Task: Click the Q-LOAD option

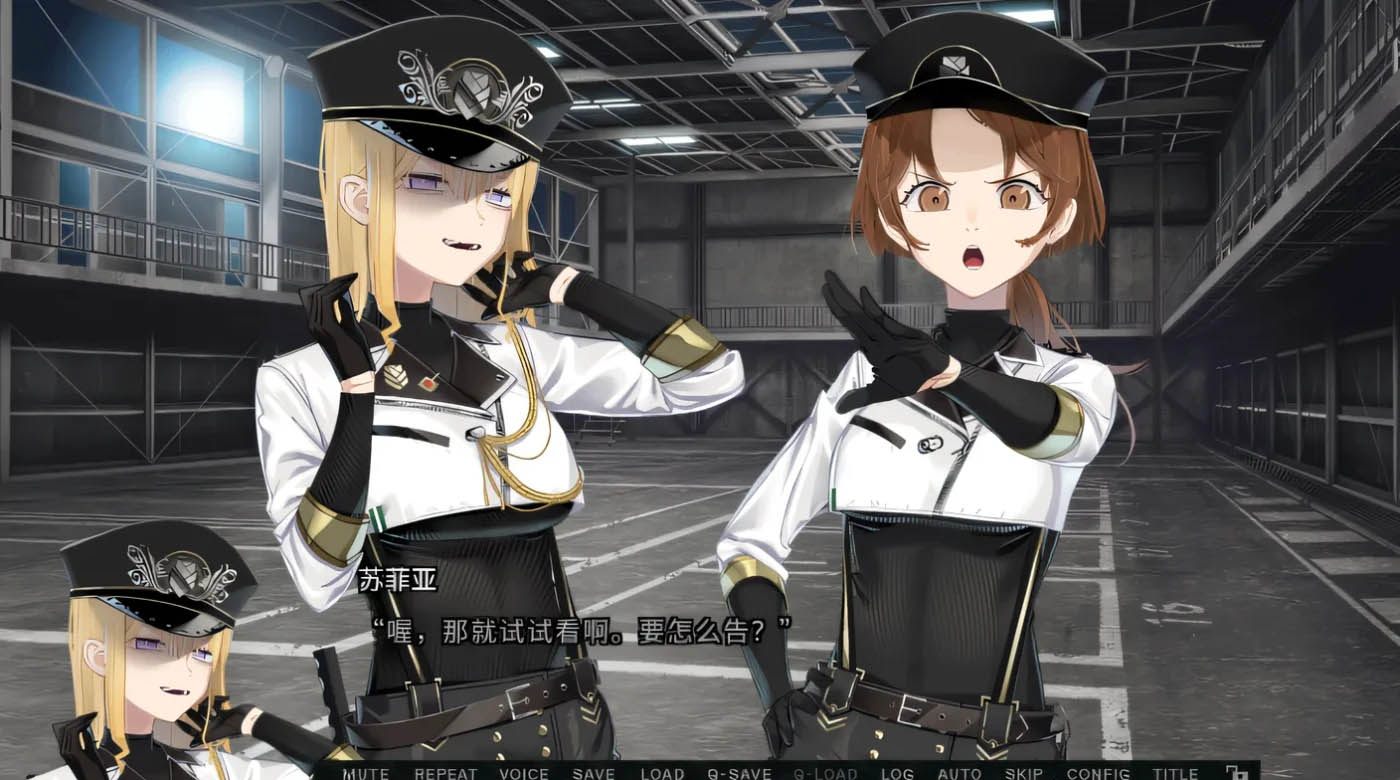Action: coord(826,773)
